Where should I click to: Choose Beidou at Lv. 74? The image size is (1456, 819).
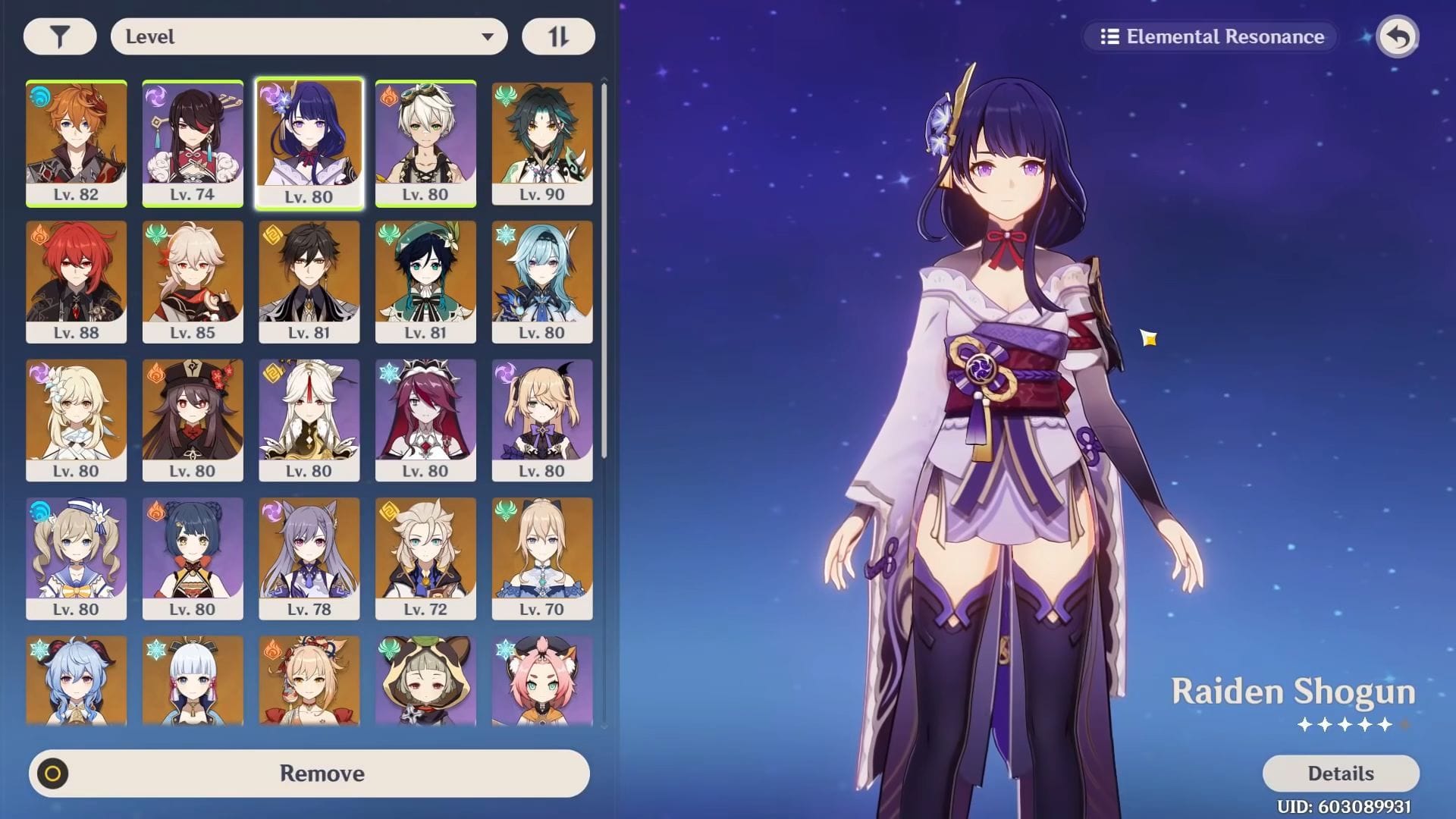(193, 143)
